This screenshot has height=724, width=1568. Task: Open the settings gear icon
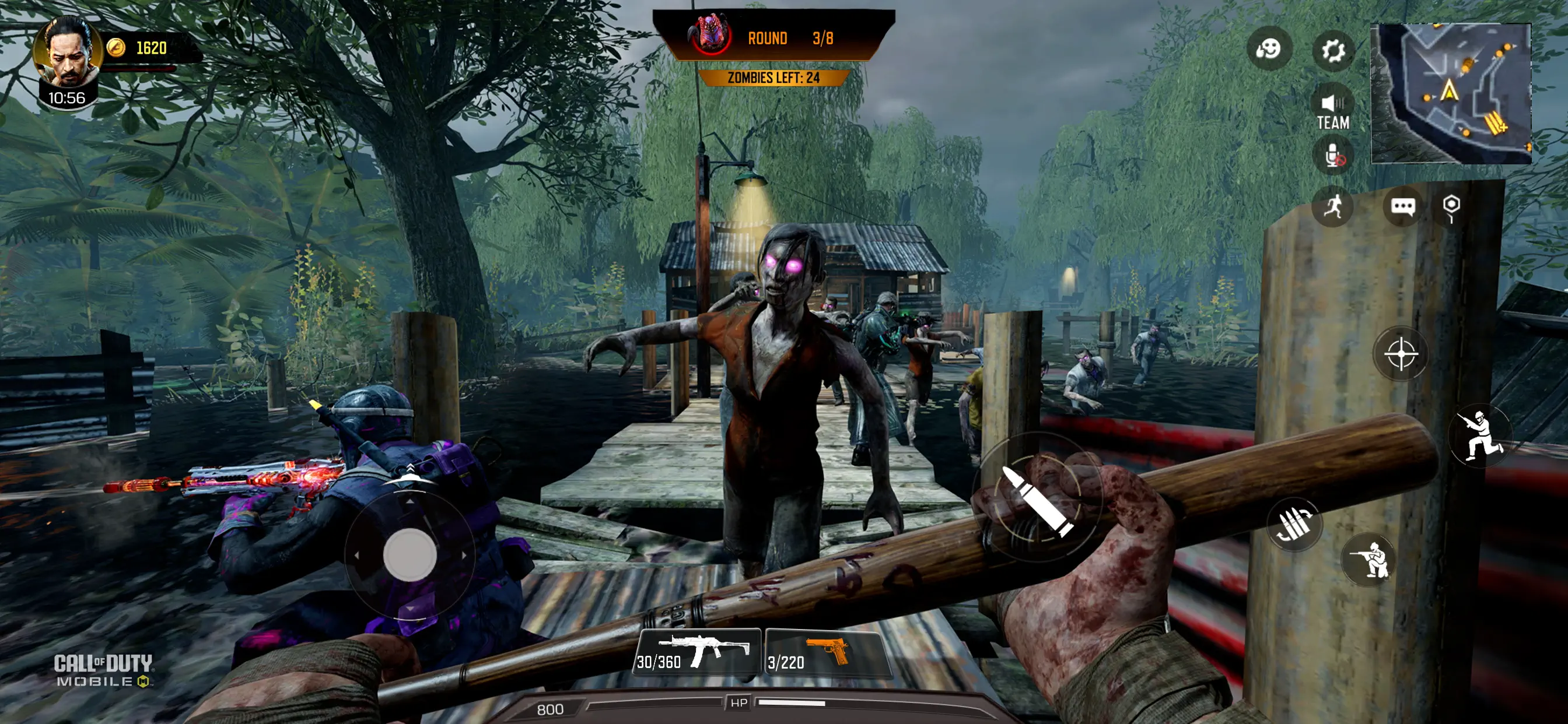pos(1332,50)
